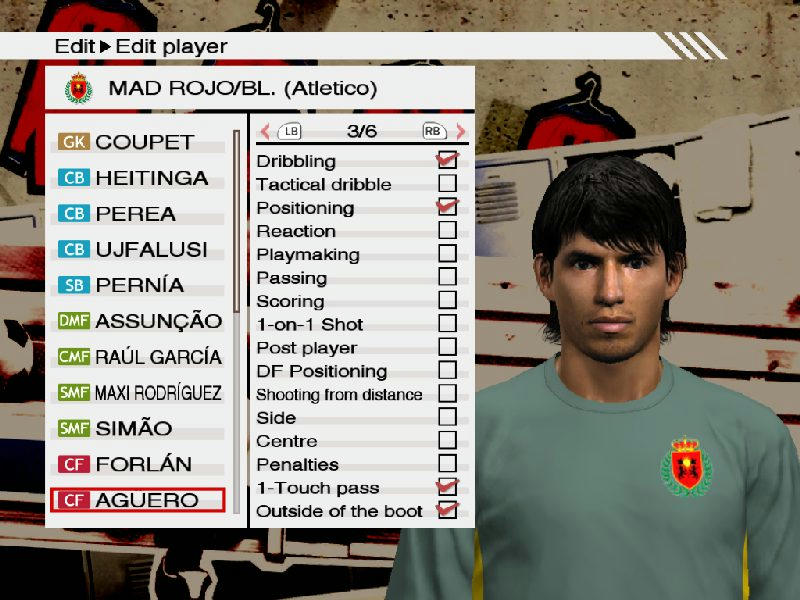Choose HEITINGA in the squad list
The image size is (800, 600).
point(138,178)
